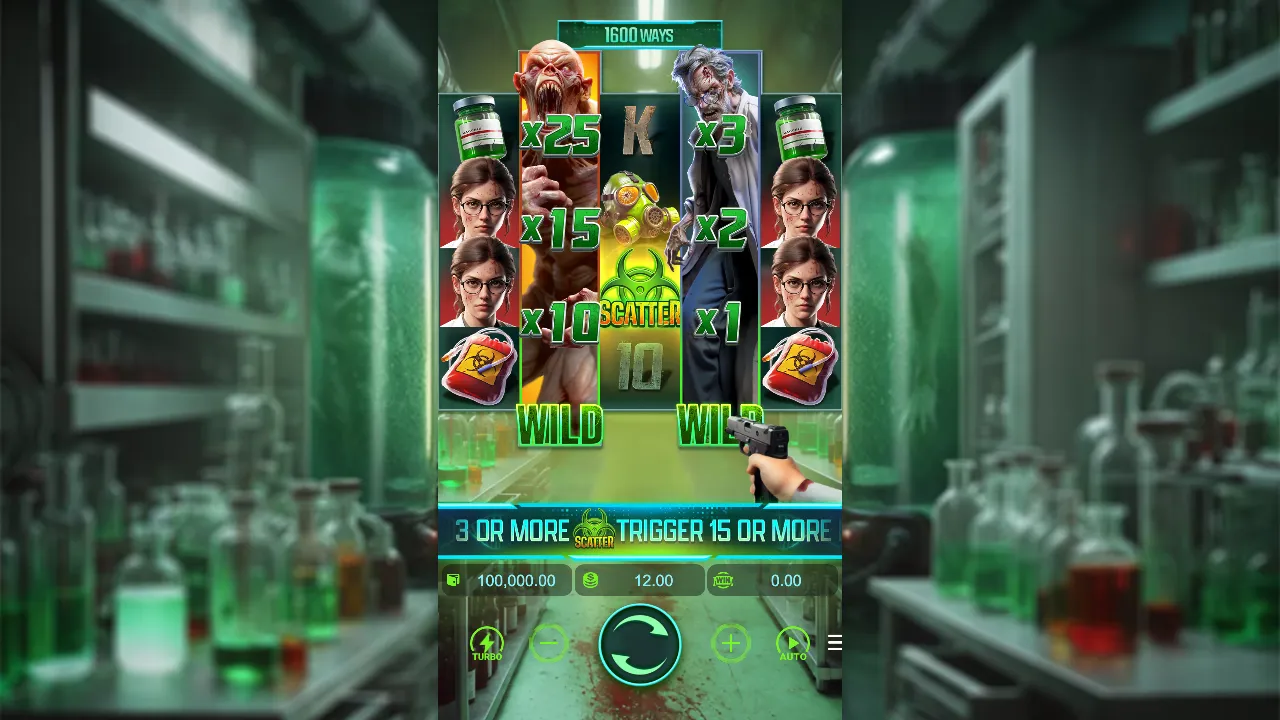
Task: Open the hamburger menu
Action: coord(833,643)
